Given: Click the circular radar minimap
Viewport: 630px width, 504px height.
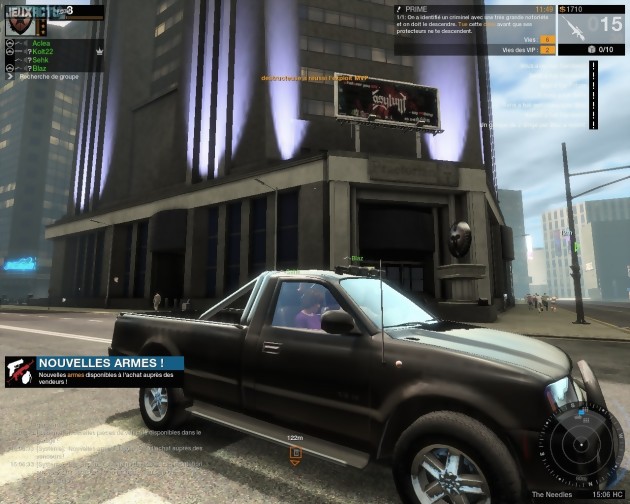Looking at the screenshot, I should point(582,445).
